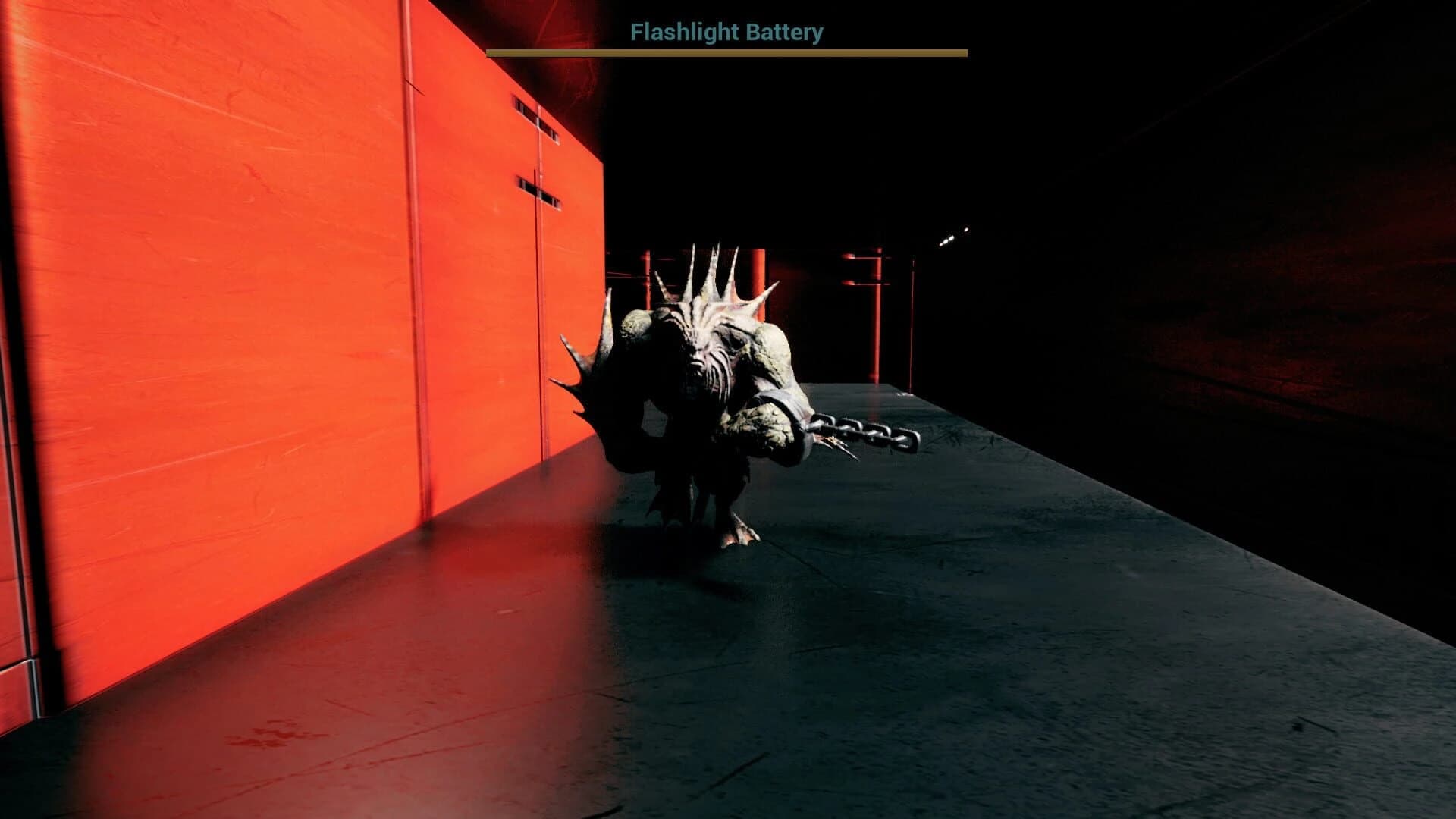Select the Flashlight Battery label text

coord(726,31)
